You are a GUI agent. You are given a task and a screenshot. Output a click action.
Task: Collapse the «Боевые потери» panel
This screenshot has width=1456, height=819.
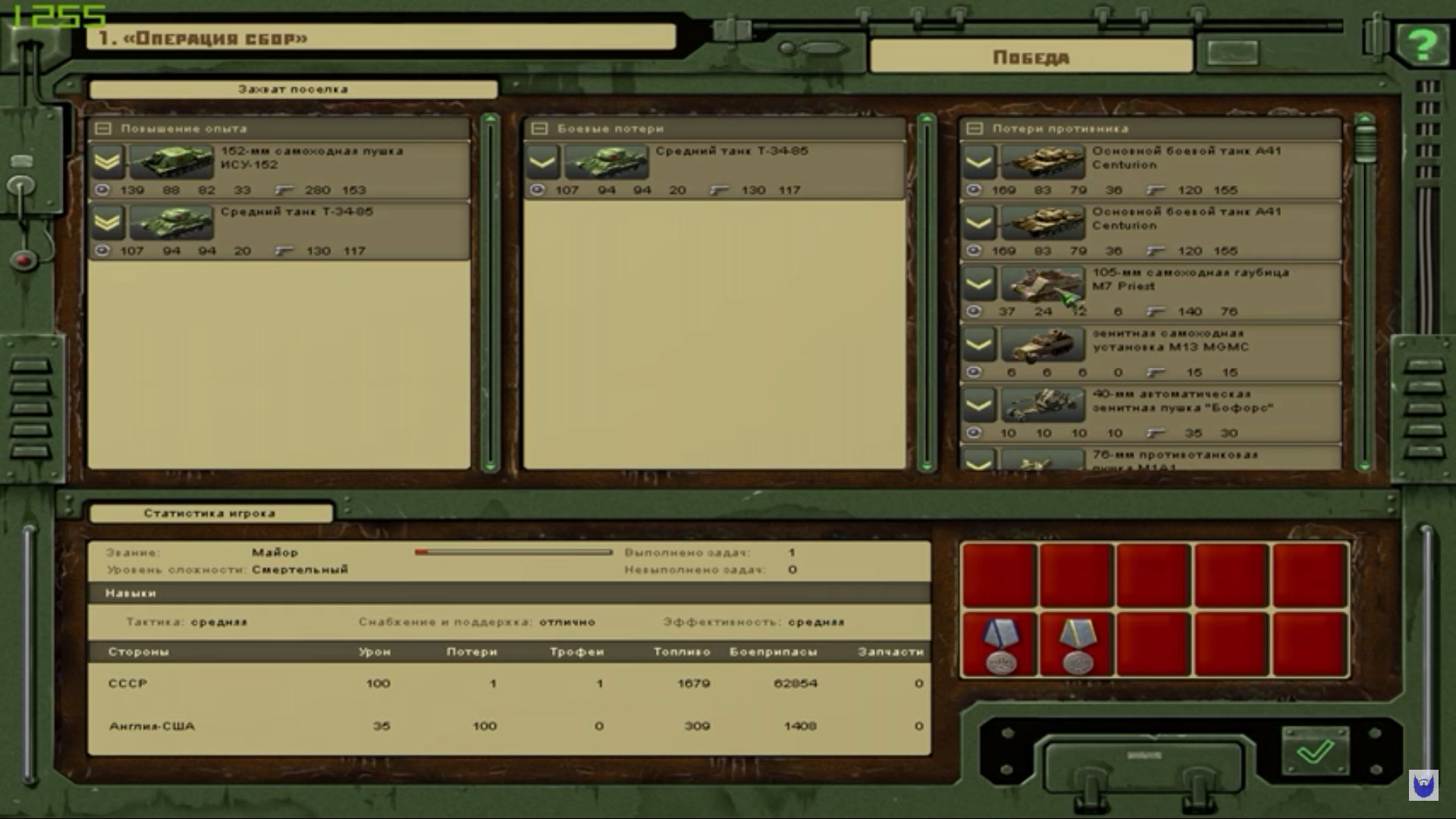point(539,129)
